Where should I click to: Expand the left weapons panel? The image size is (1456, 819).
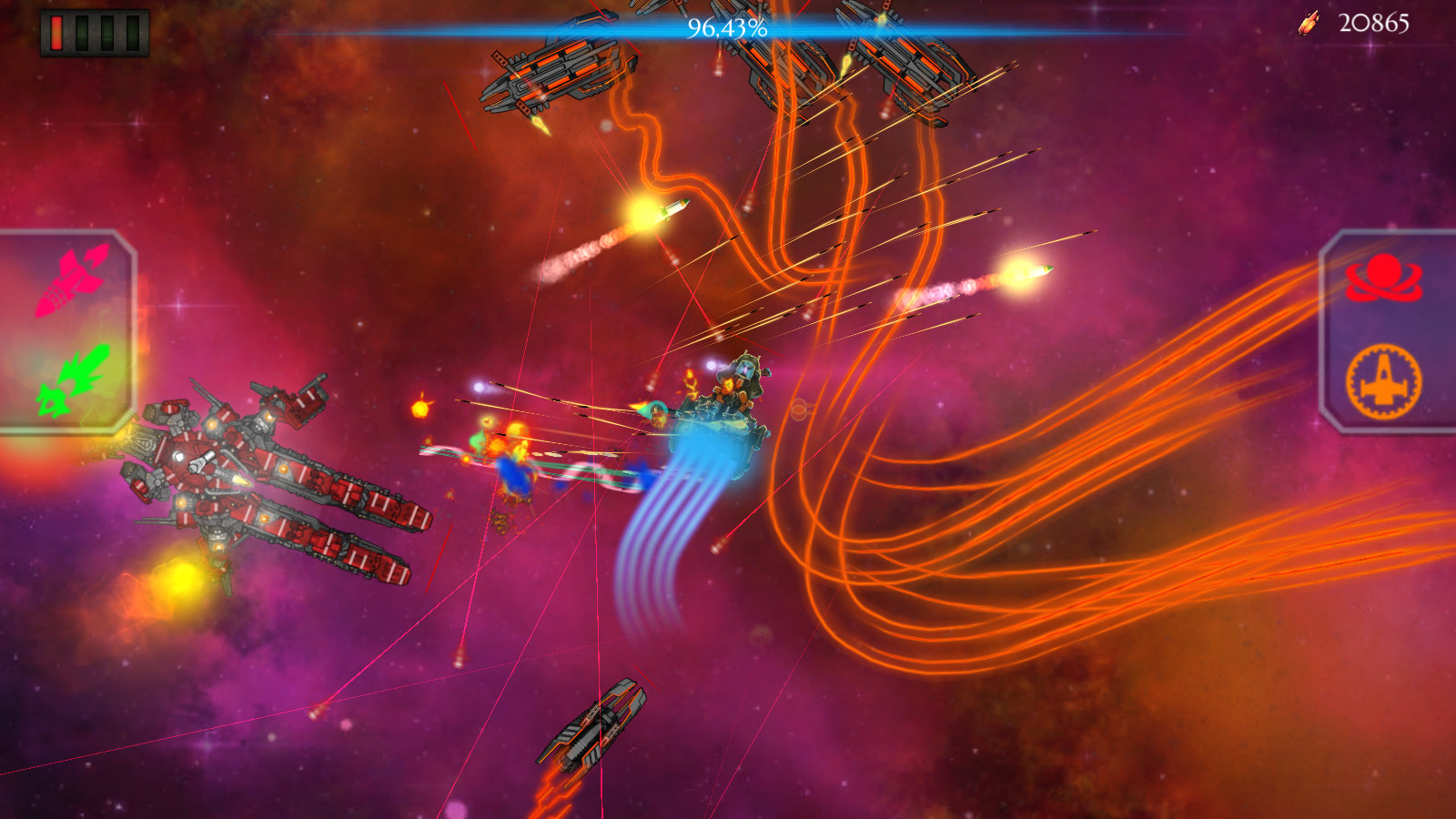click(64, 328)
